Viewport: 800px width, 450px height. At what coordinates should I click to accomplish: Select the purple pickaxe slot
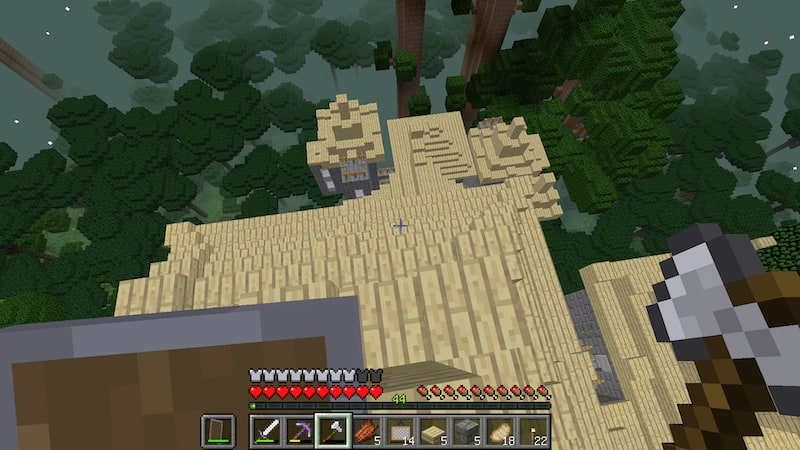[300, 431]
